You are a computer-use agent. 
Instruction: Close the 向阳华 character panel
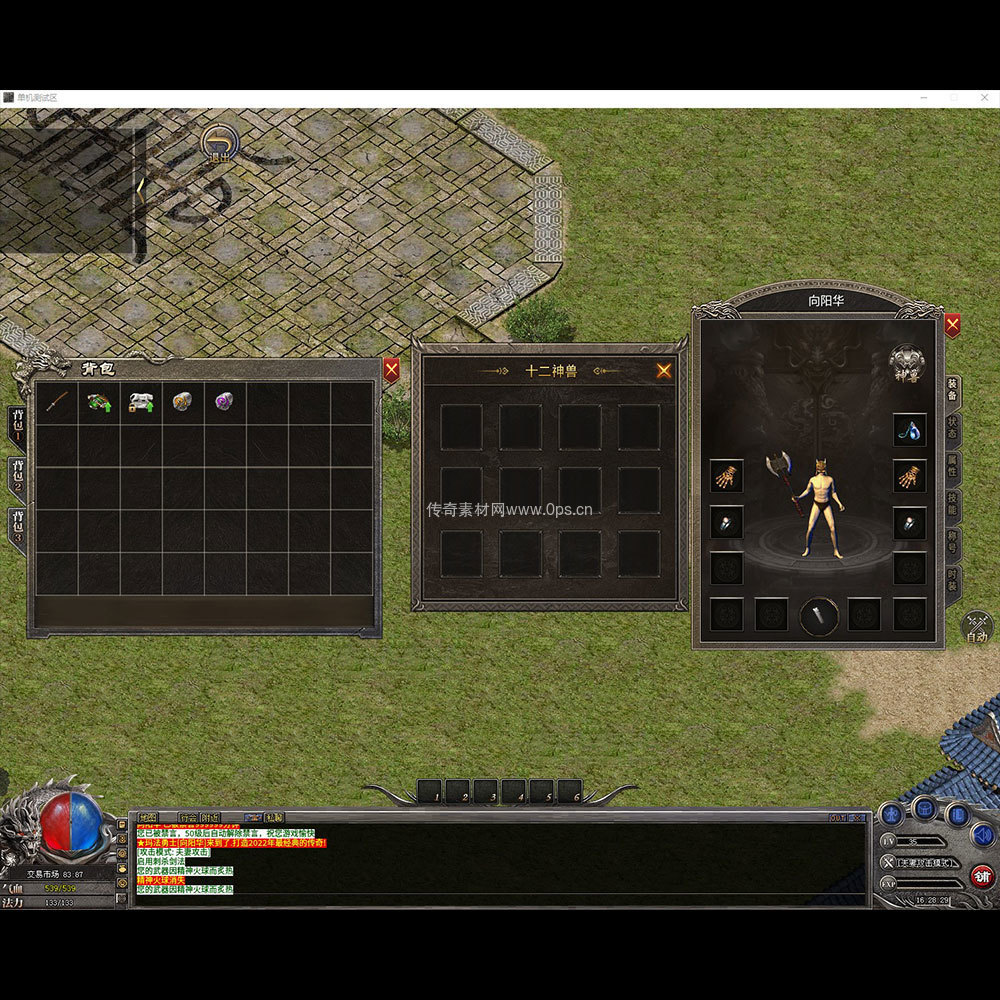pos(952,325)
